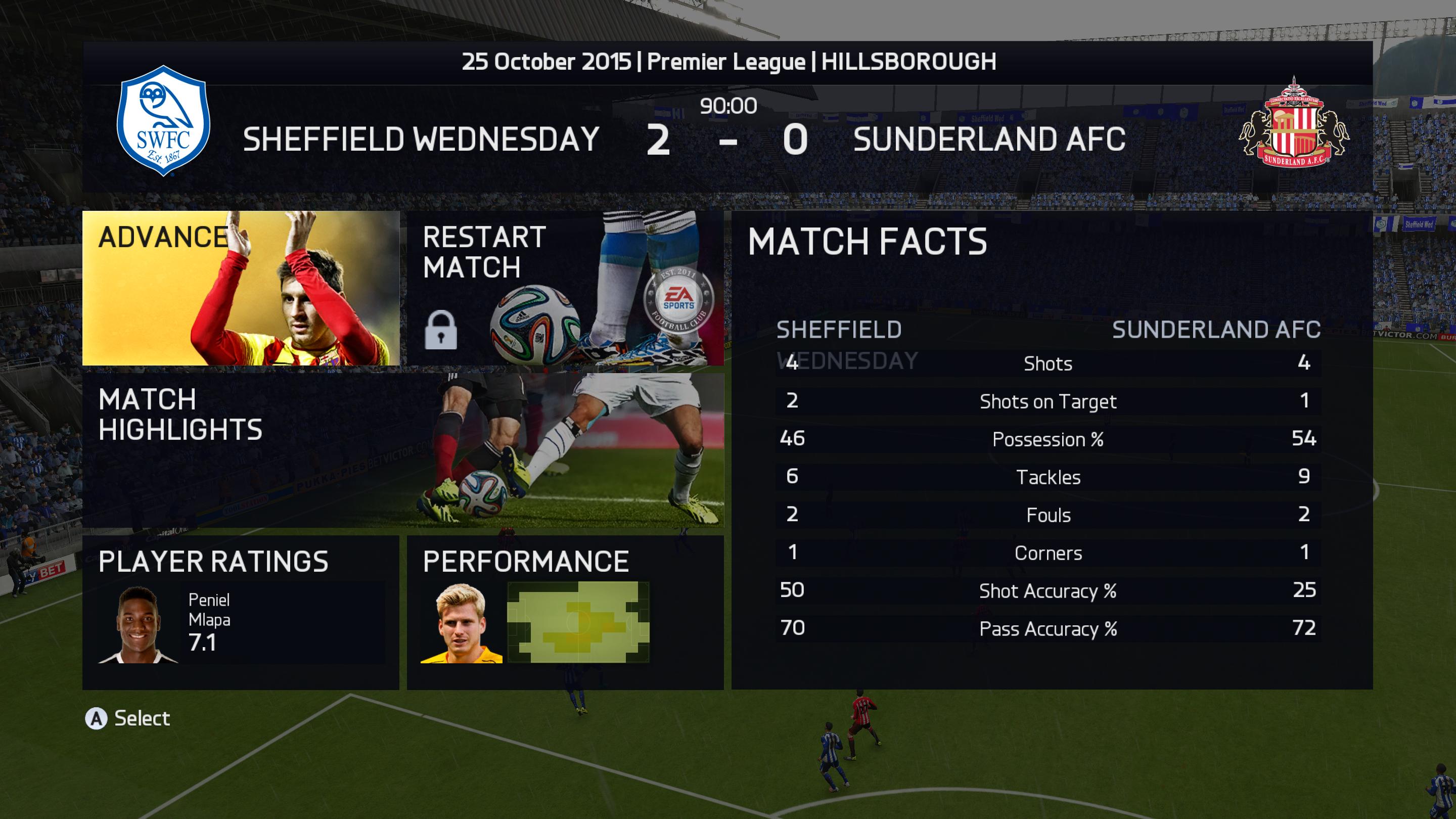
Task: Select the Advance tile
Action: tap(241, 288)
